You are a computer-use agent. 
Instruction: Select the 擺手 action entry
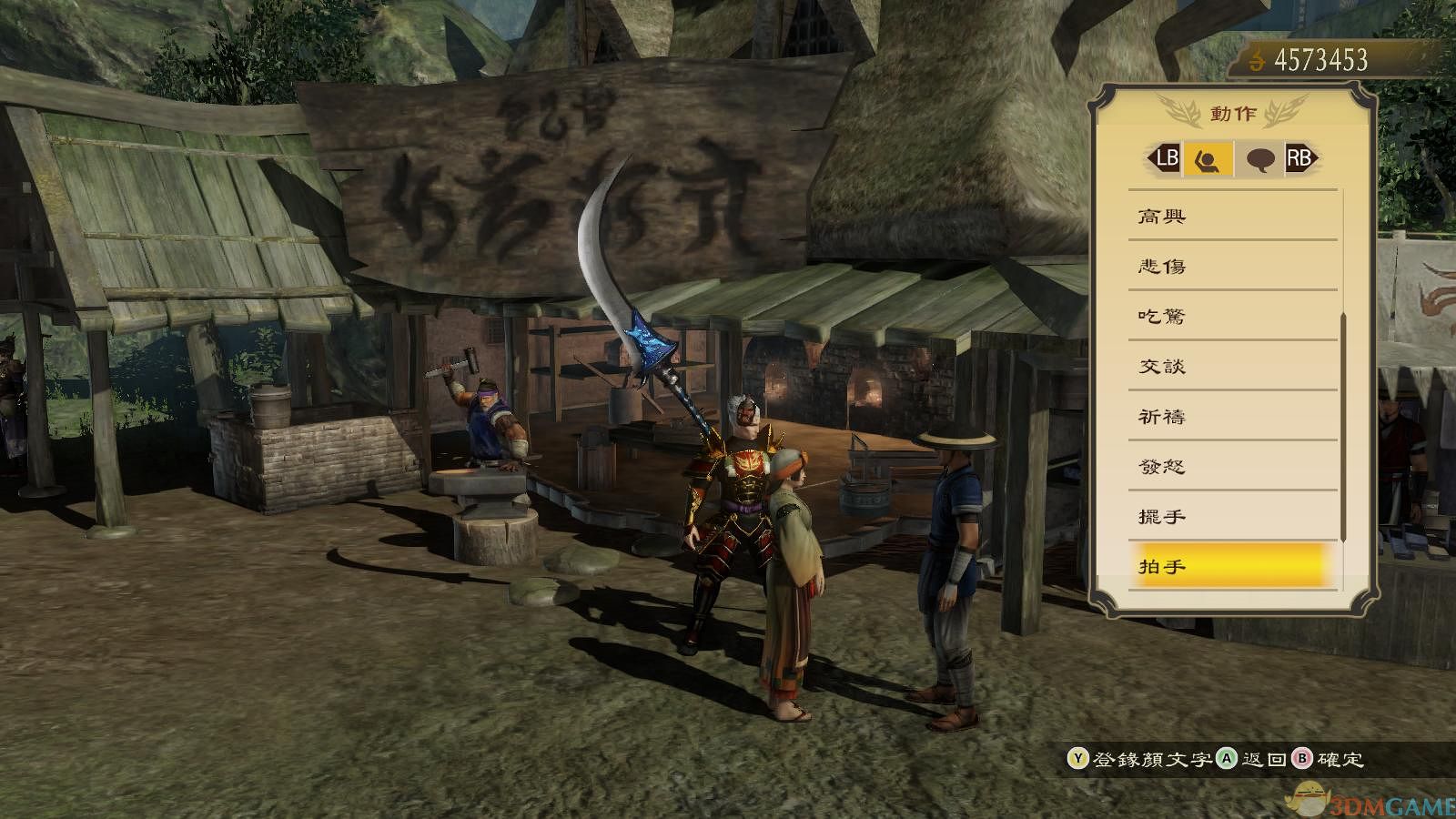pyautogui.click(x=1232, y=517)
